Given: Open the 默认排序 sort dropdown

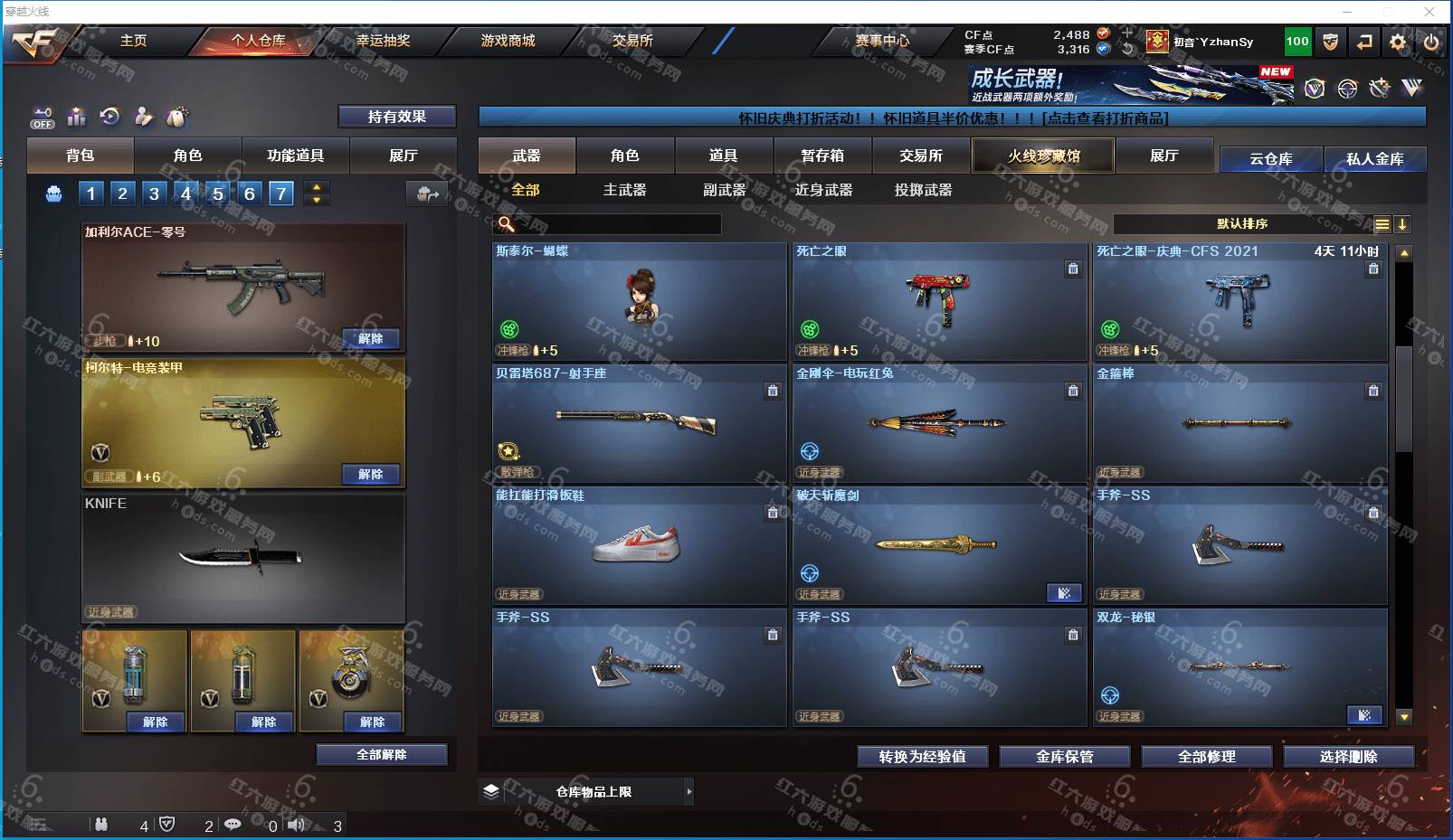Looking at the screenshot, I should [x=1242, y=224].
